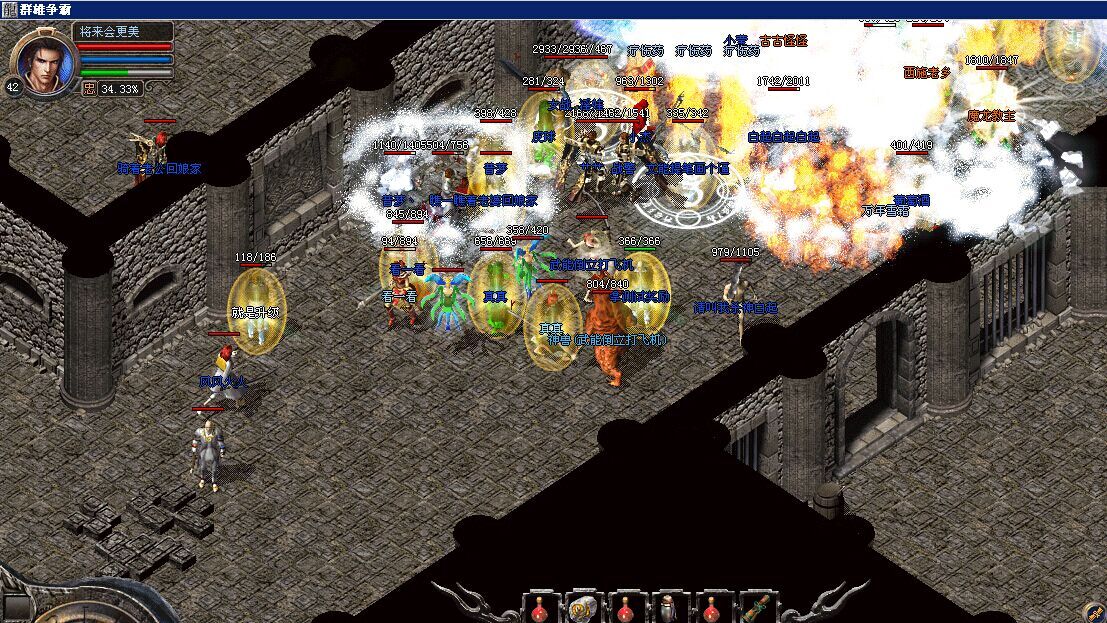This screenshot has height=623, width=1107.
Task: Click the round gold-blue button in bottom-right corner
Action: tap(1093, 611)
